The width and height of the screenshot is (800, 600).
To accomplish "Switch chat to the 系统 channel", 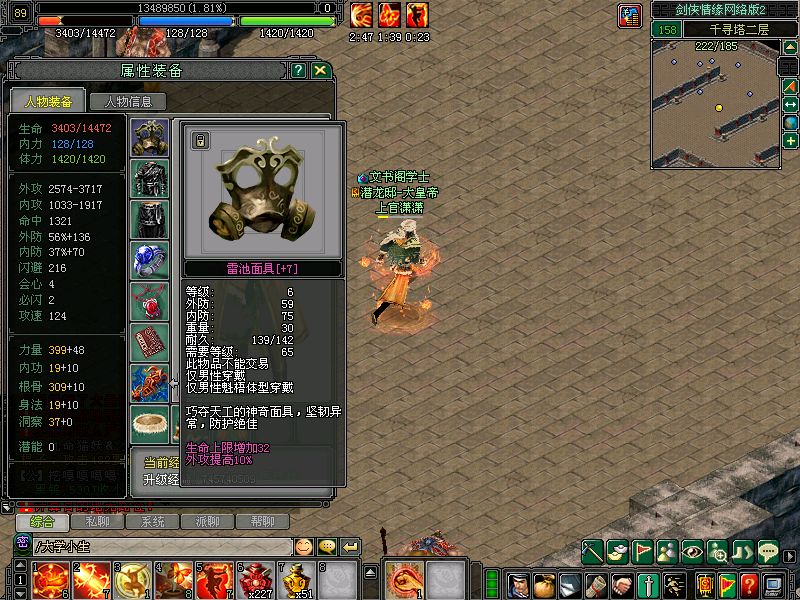I will (x=152, y=522).
